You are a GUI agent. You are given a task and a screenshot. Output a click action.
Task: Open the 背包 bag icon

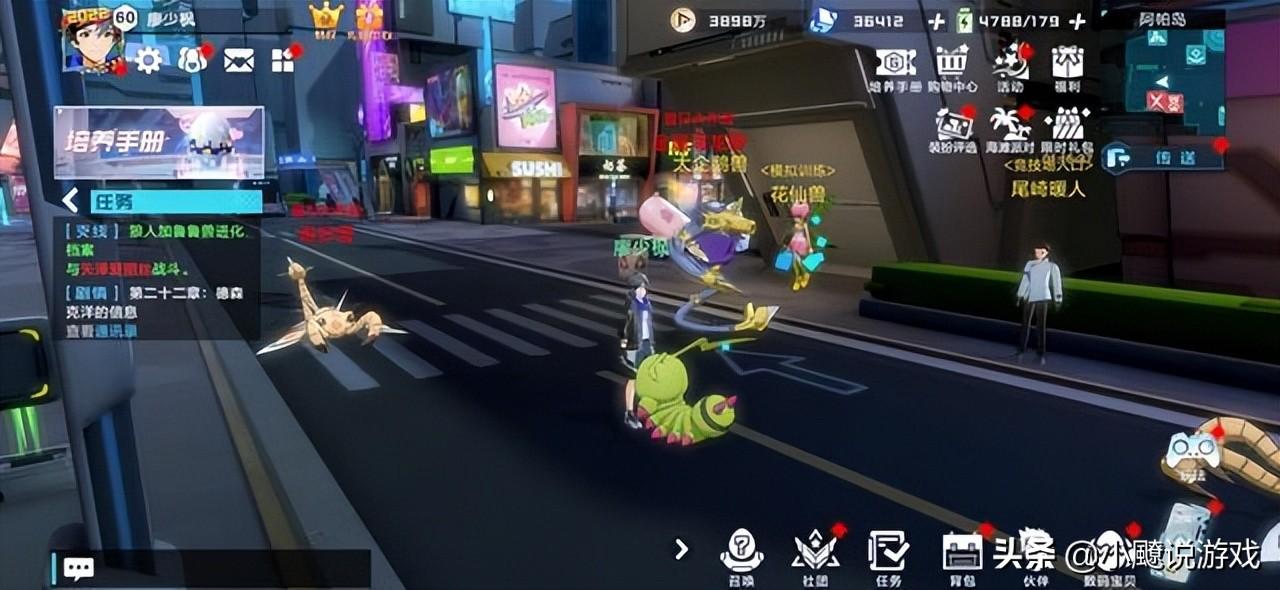(x=962, y=553)
